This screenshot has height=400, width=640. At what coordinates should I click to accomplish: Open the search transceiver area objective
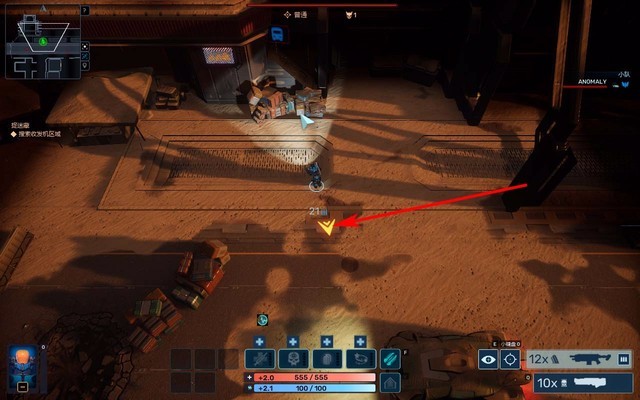(36, 133)
